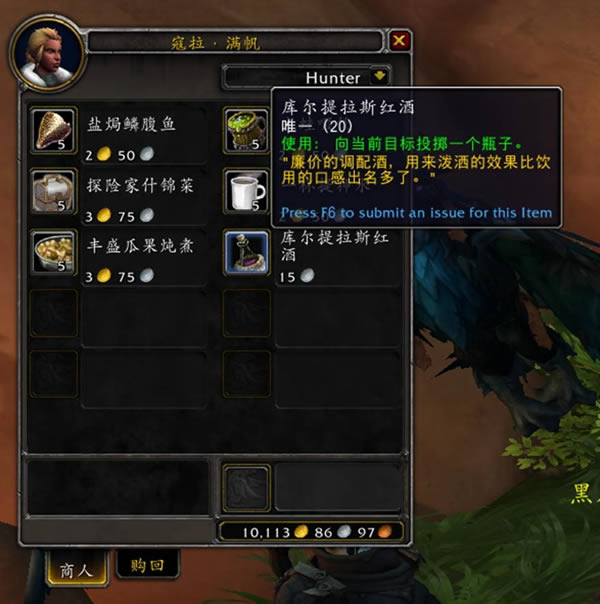Switch to the 购回 buyback tab

tap(146, 565)
